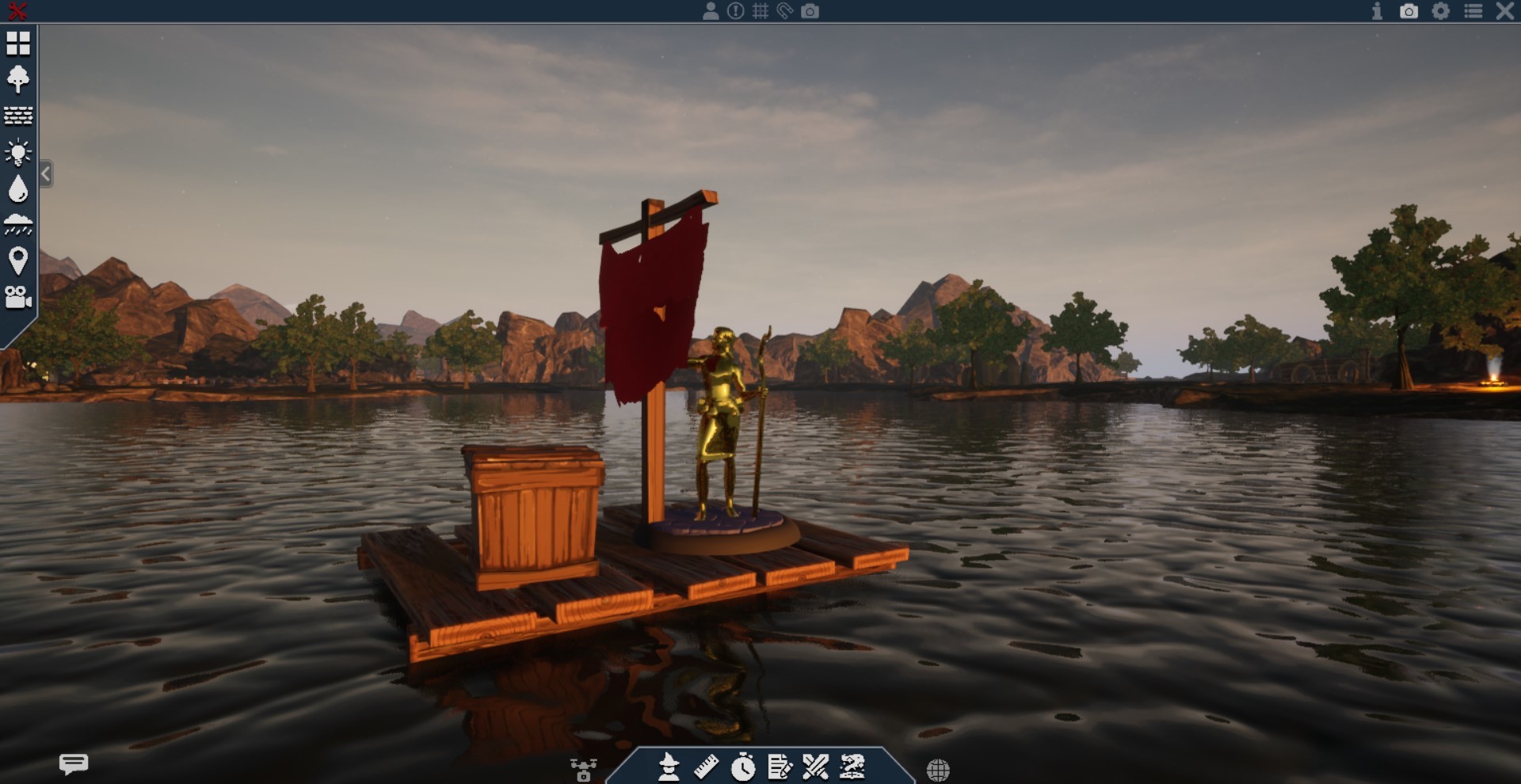
Task: Open the notes editing panel
Action: 780,768
